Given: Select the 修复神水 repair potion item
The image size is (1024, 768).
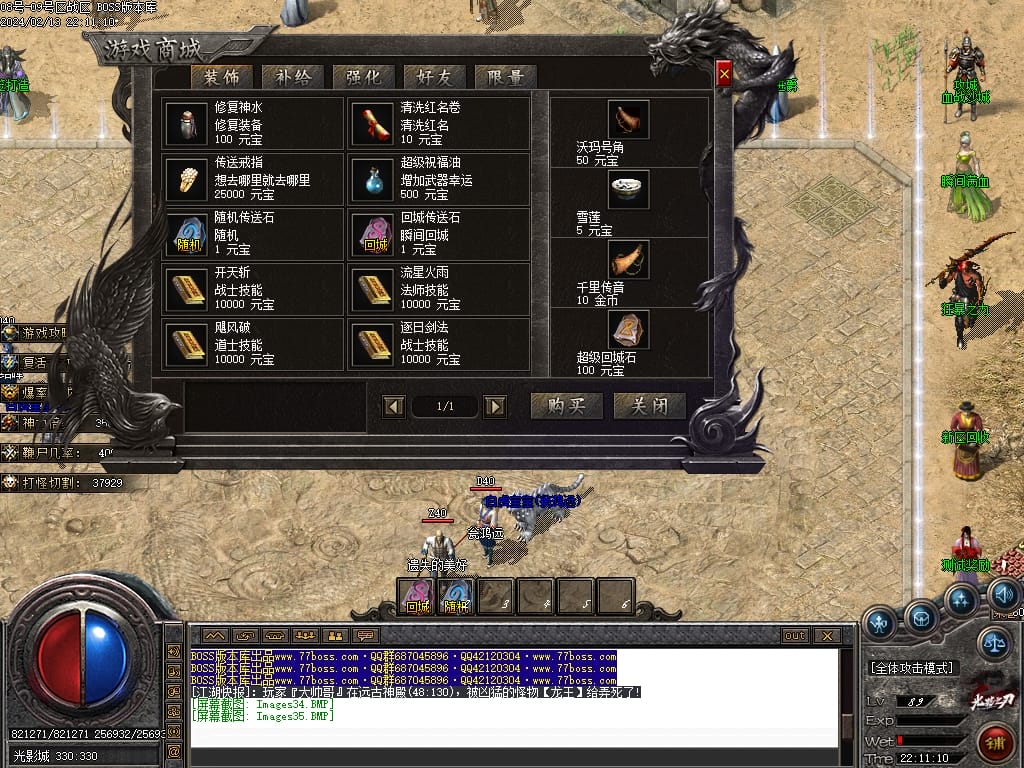Looking at the screenshot, I should pyautogui.click(x=186, y=124).
